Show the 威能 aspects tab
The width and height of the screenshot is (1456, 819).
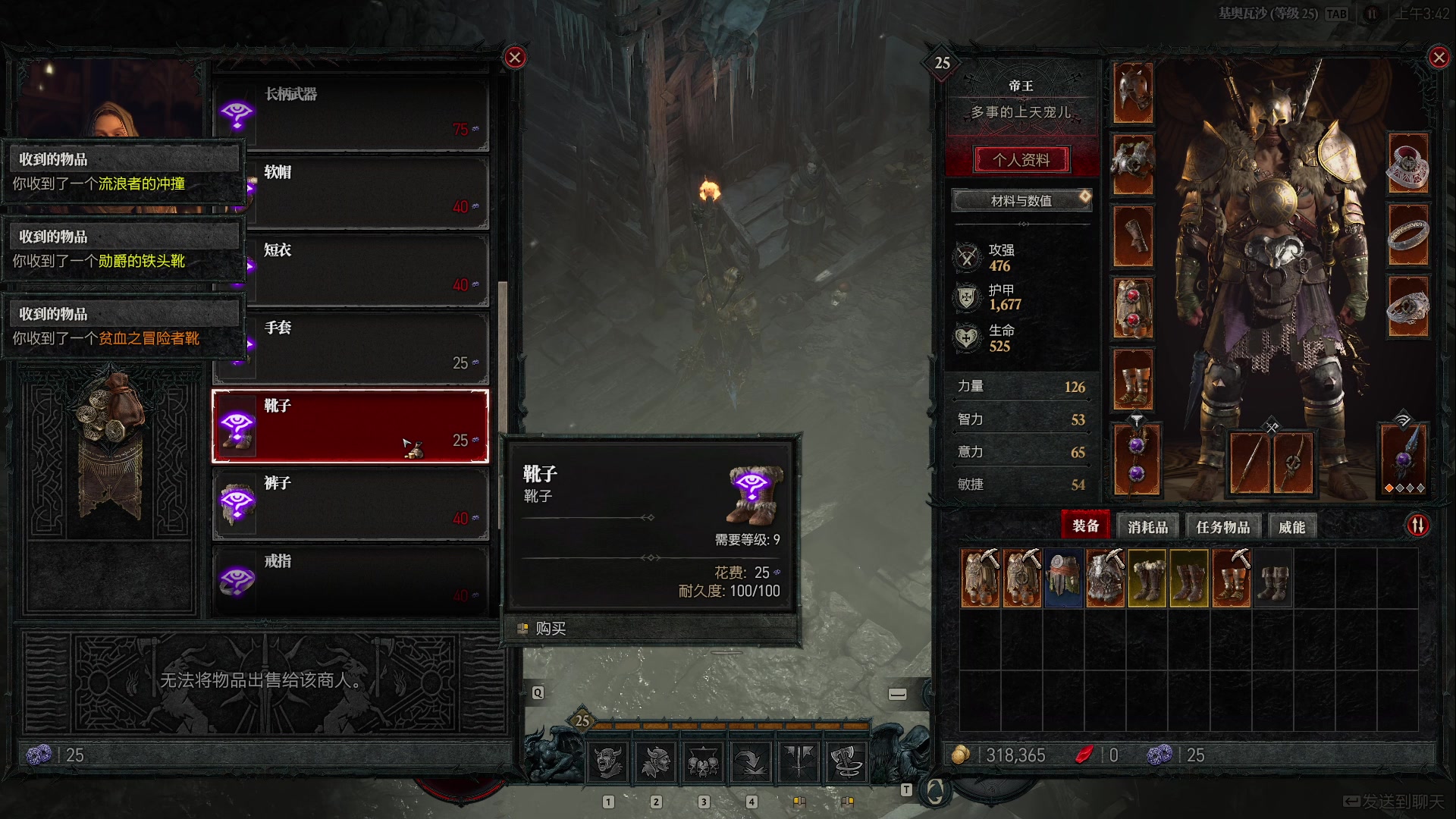pos(1291,527)
